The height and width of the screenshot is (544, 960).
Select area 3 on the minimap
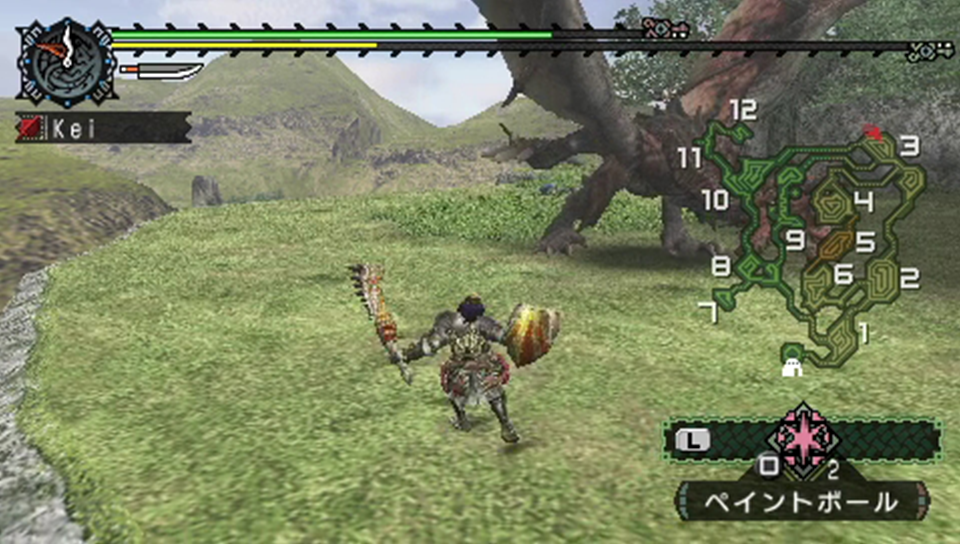click(909, 146)
